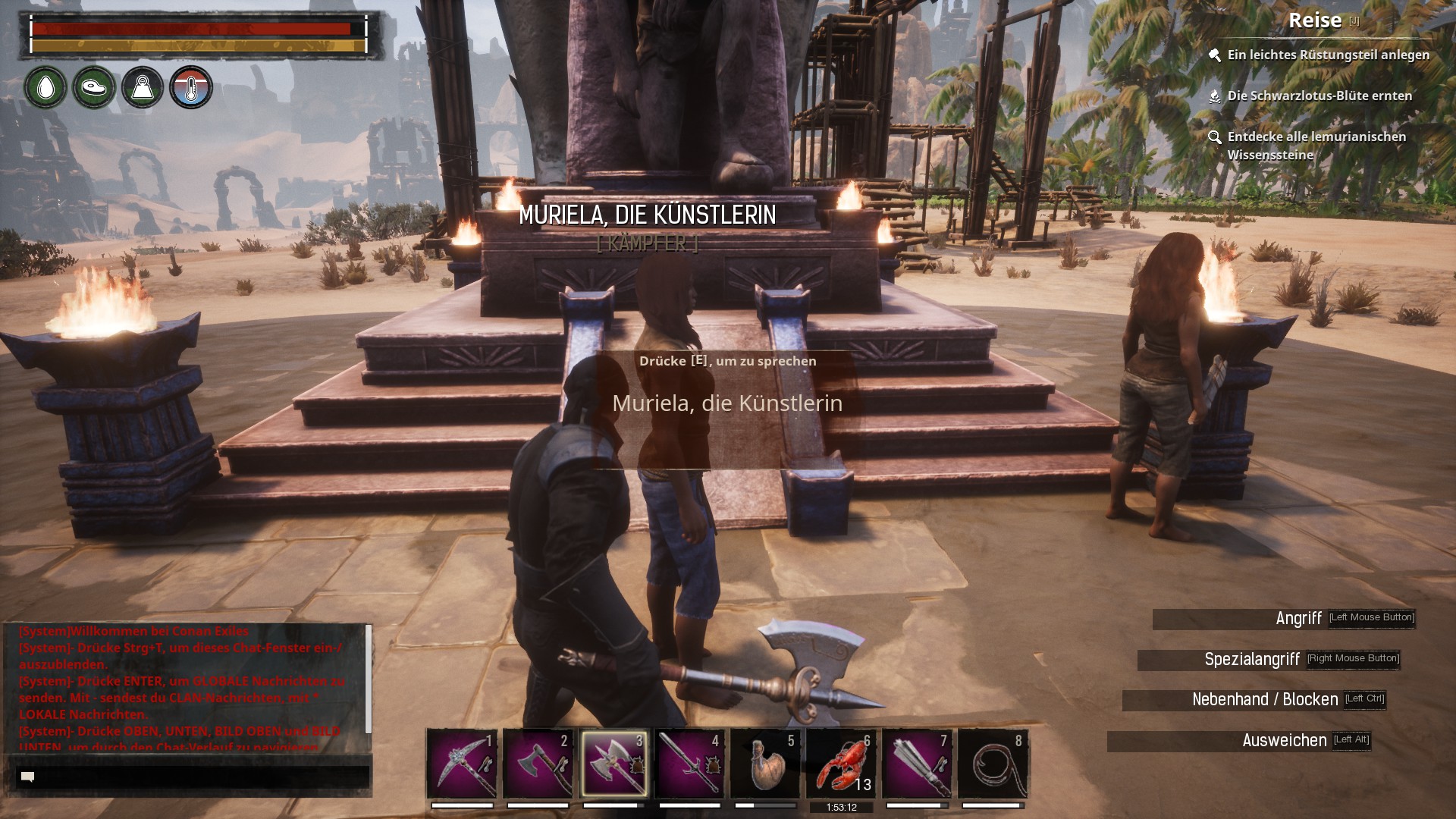Select the longsword in hotbar slot 4
The image size is (1456, 819).
689,764
